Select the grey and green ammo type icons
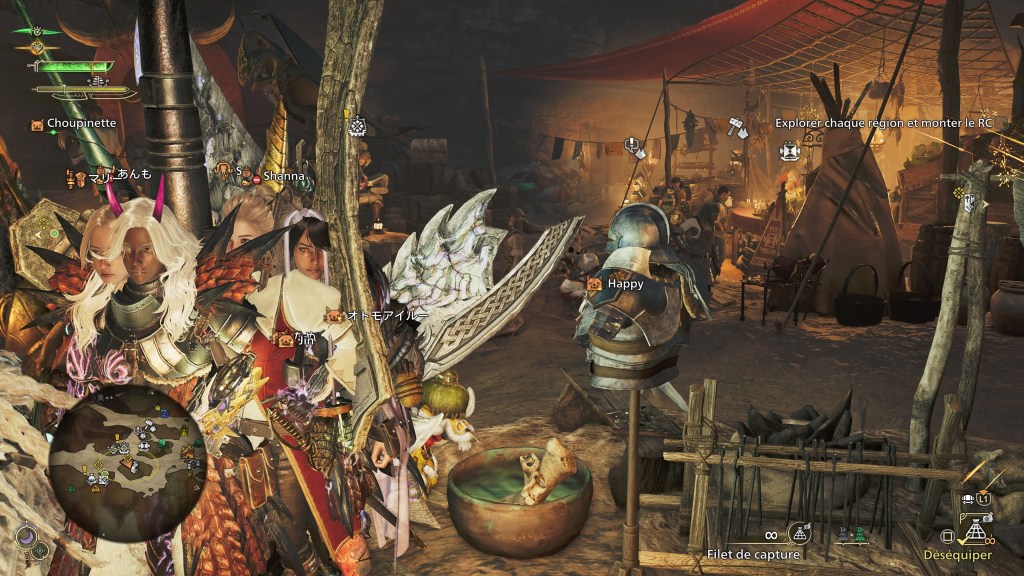The image size is (1024, 576). click(851, 536)
